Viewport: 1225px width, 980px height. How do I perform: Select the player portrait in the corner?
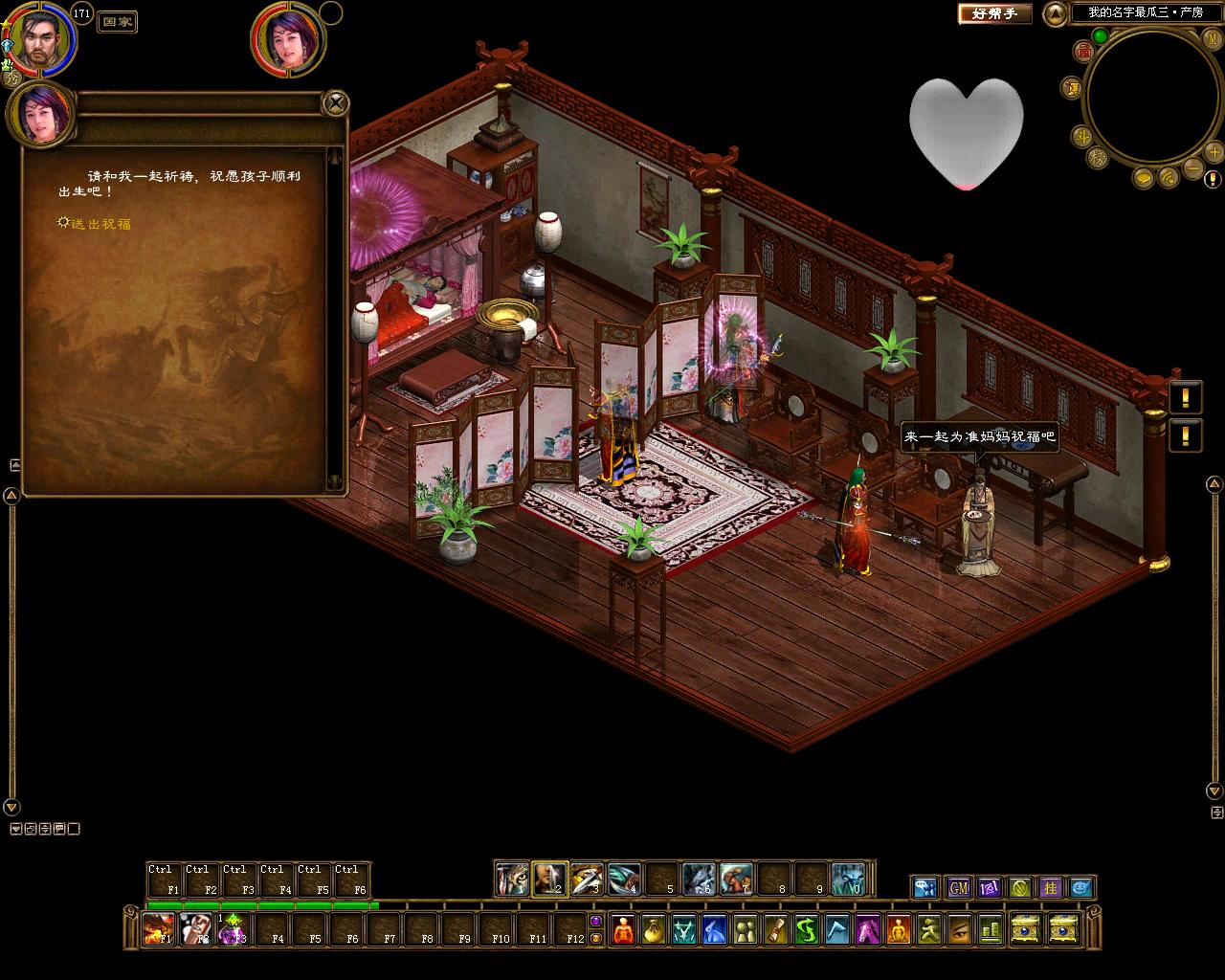[x=39, y=40]
